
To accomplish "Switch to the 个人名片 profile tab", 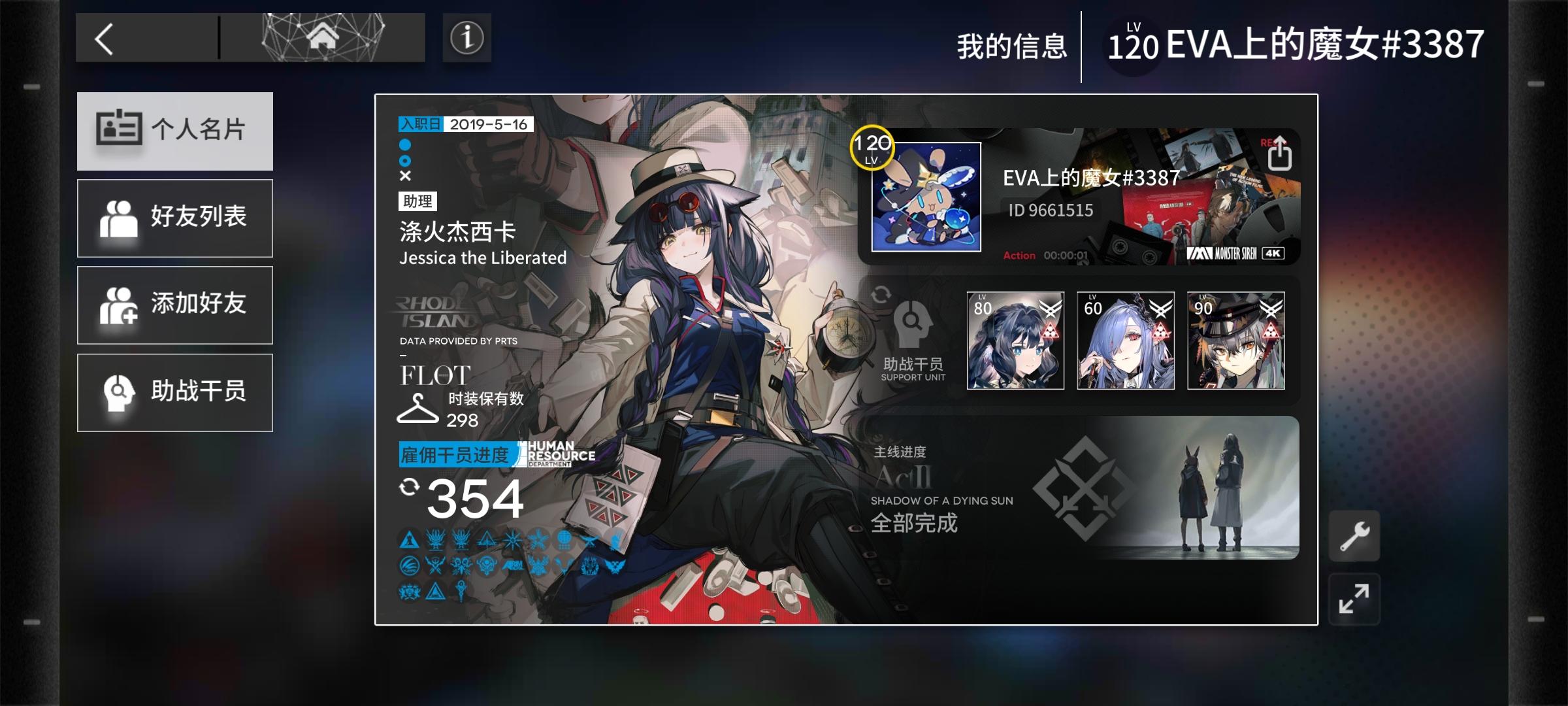I will (174, 131).
